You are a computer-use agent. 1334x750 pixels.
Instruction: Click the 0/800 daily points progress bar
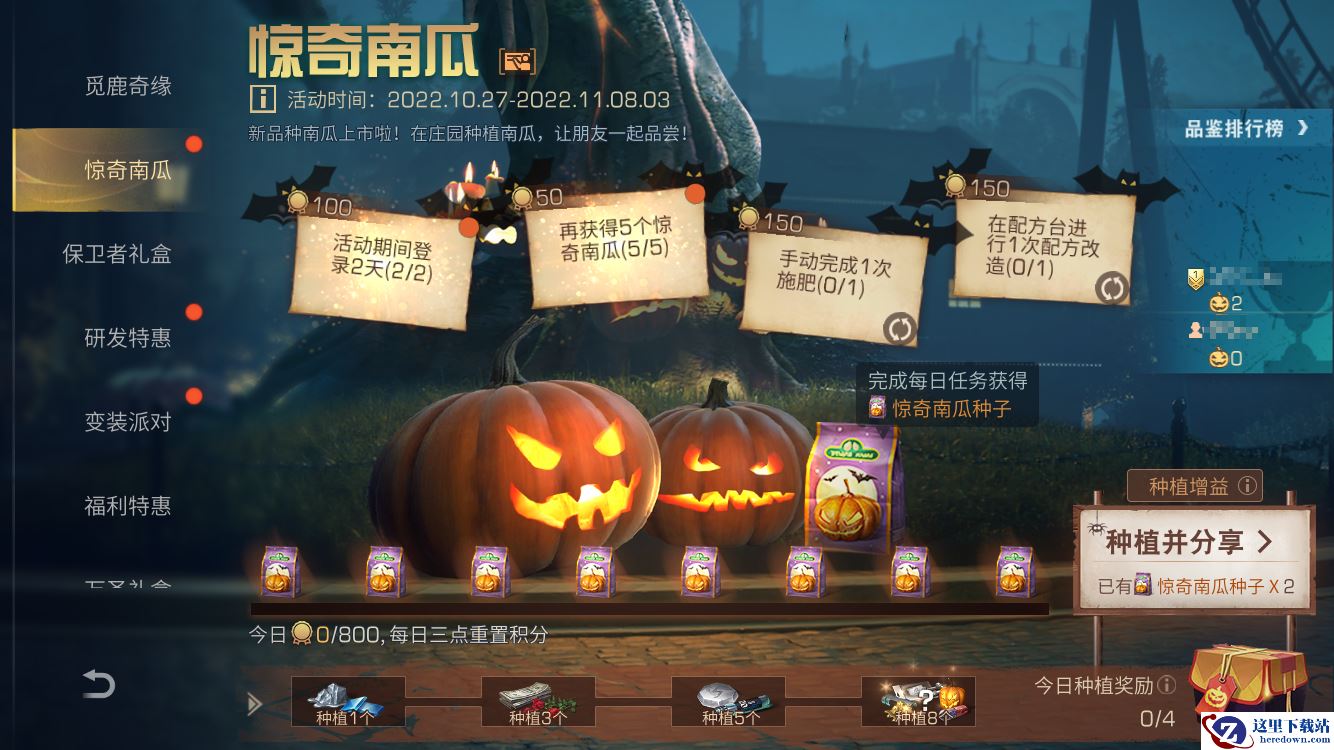[400, 630]
